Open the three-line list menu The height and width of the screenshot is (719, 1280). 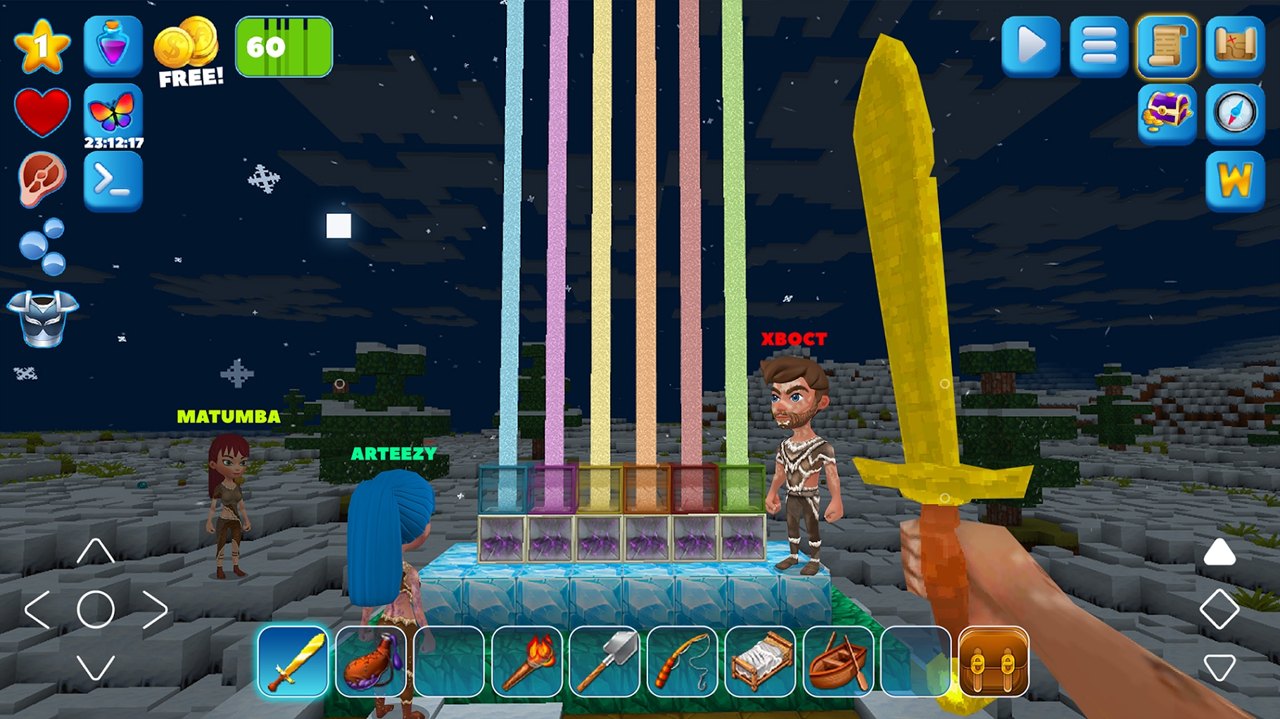point(1099,46)
